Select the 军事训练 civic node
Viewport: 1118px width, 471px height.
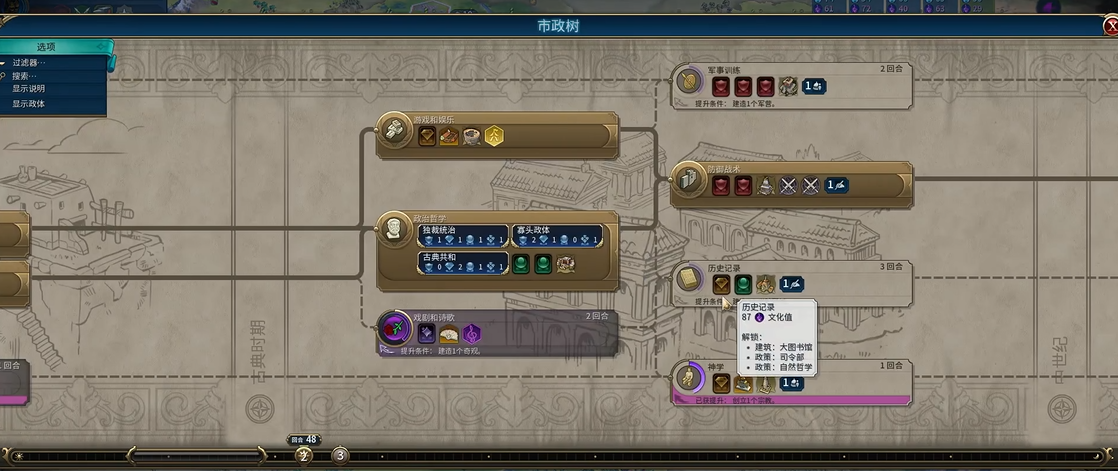tap(687, 80)
